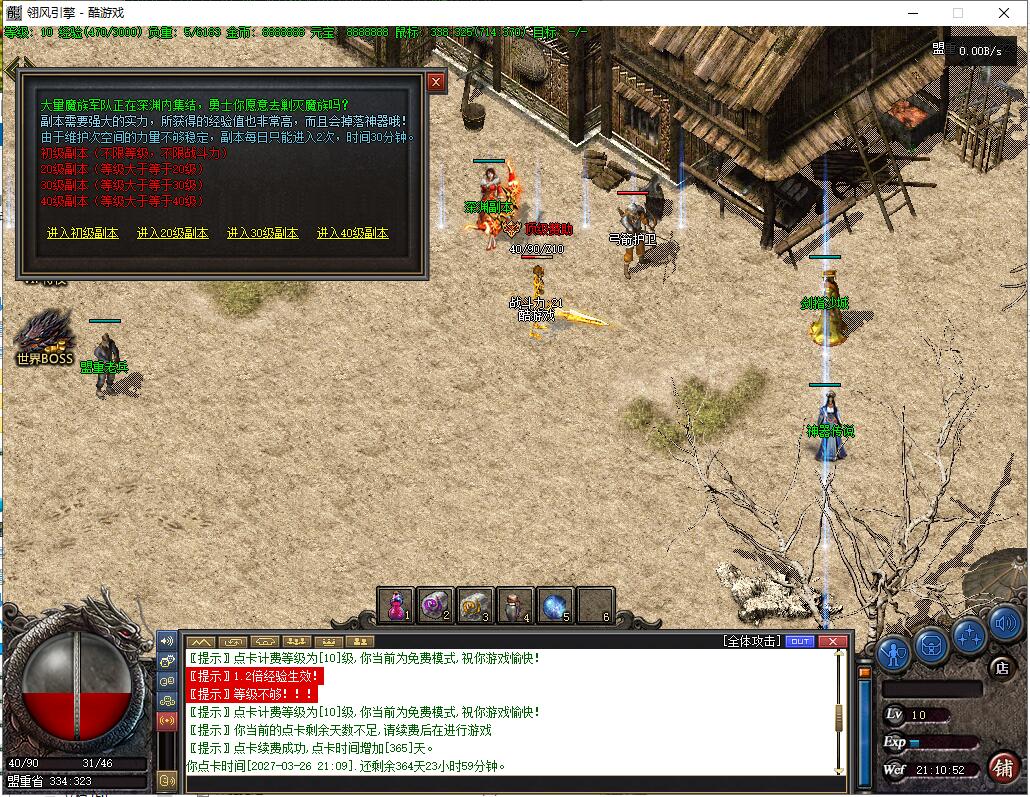Activate the blue orb in hotbar slot 5
Screen dimensions: 1030x797
tap(555, 605)
